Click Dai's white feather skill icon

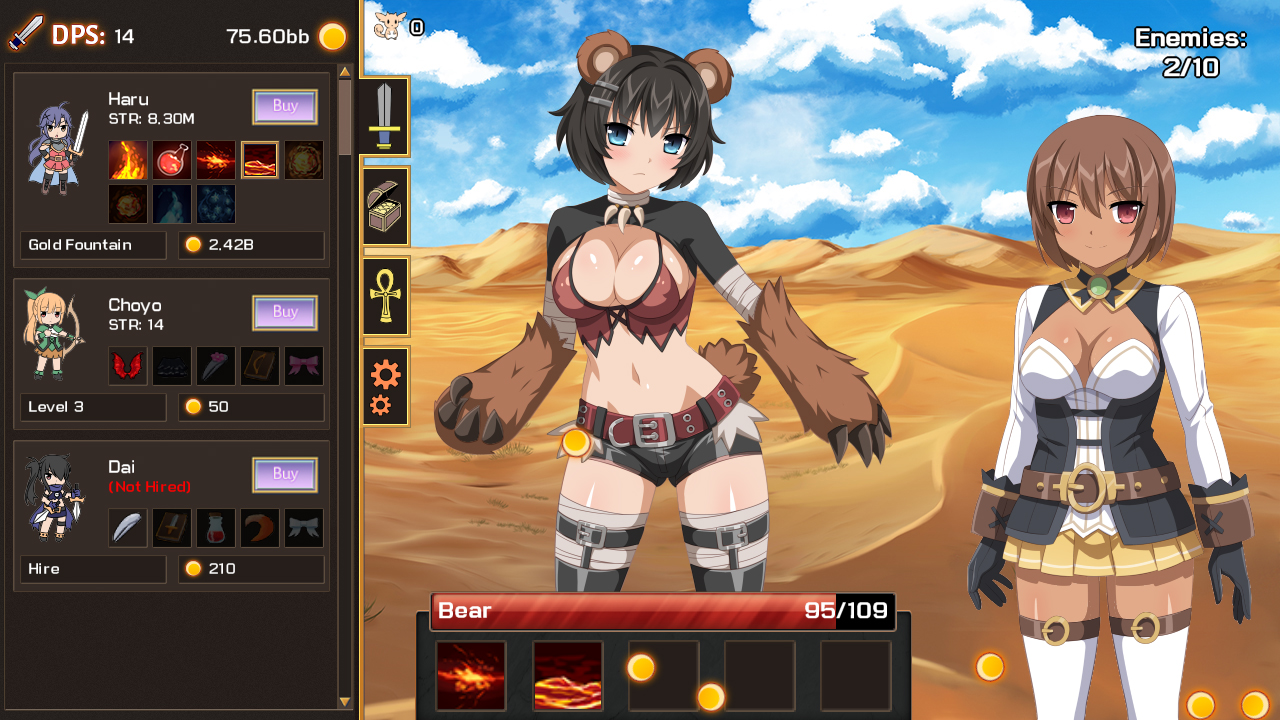point(127,528)
